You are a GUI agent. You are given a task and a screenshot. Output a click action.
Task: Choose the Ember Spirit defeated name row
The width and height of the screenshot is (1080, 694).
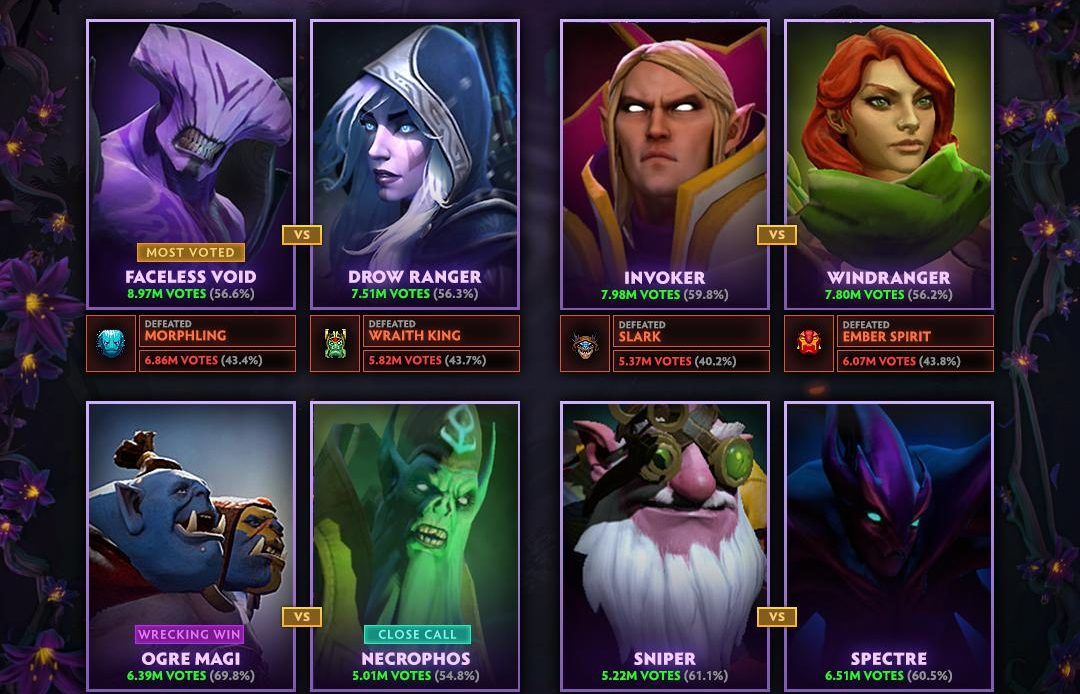[x=915, y=331]
